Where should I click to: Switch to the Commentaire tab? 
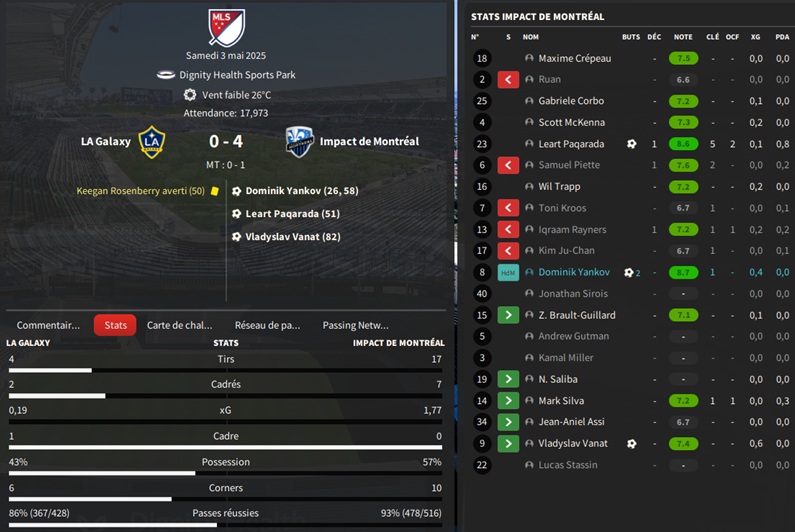pyautogui.click(x=48, y=325)
